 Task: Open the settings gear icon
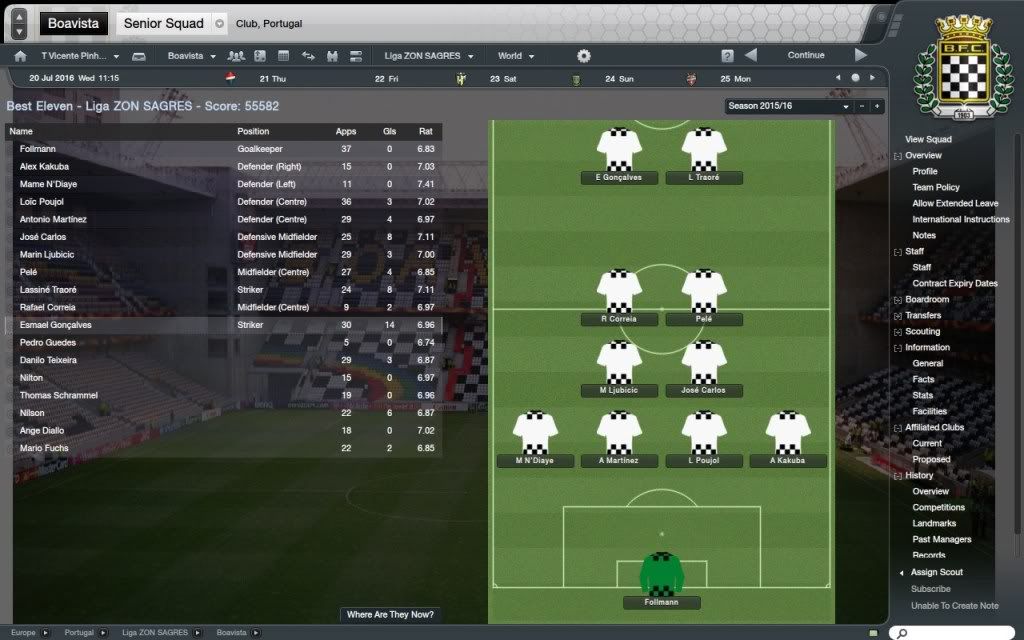[584, 56]
